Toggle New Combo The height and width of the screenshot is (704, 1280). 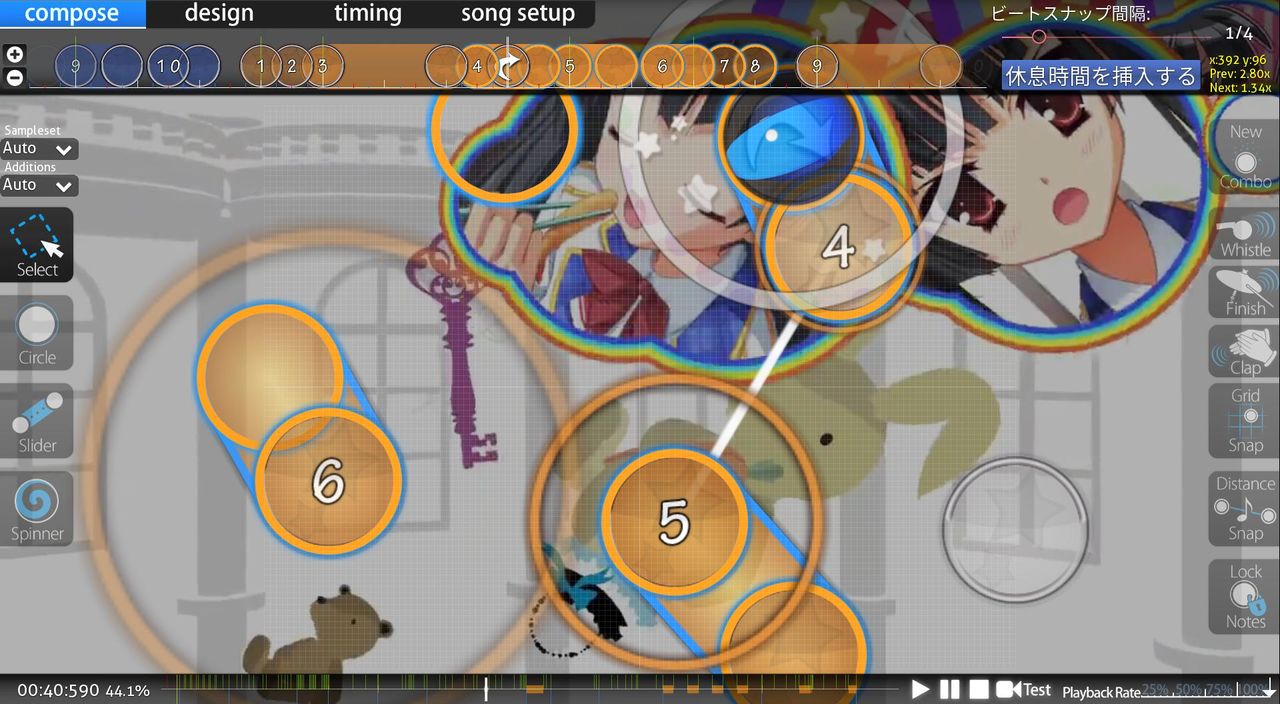tap(1245, 157)
